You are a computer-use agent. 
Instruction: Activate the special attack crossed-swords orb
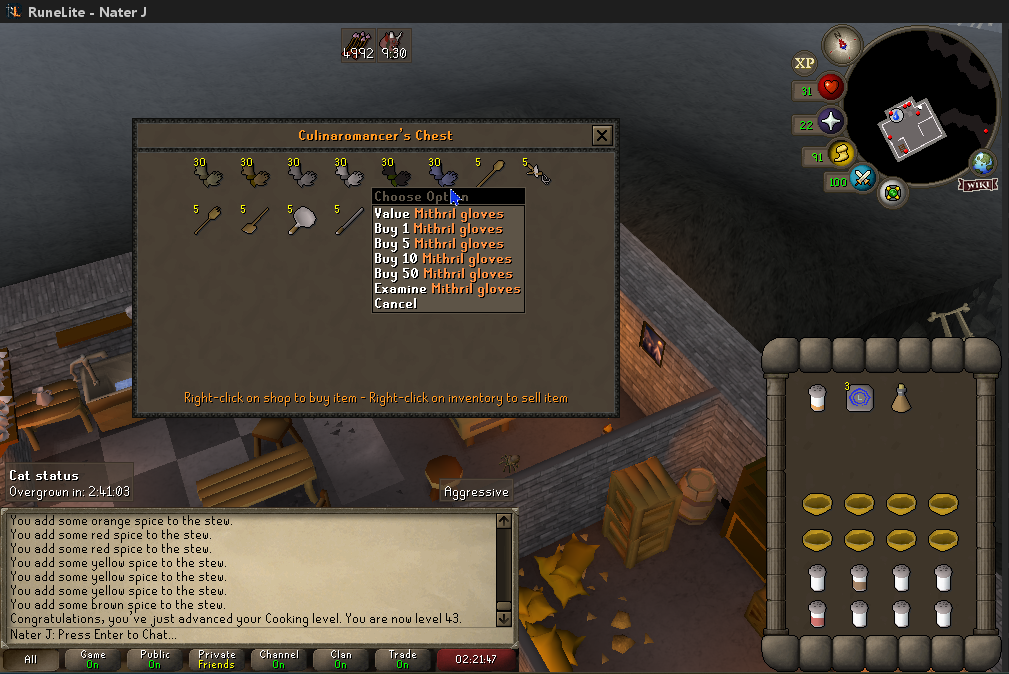[861, 181]
